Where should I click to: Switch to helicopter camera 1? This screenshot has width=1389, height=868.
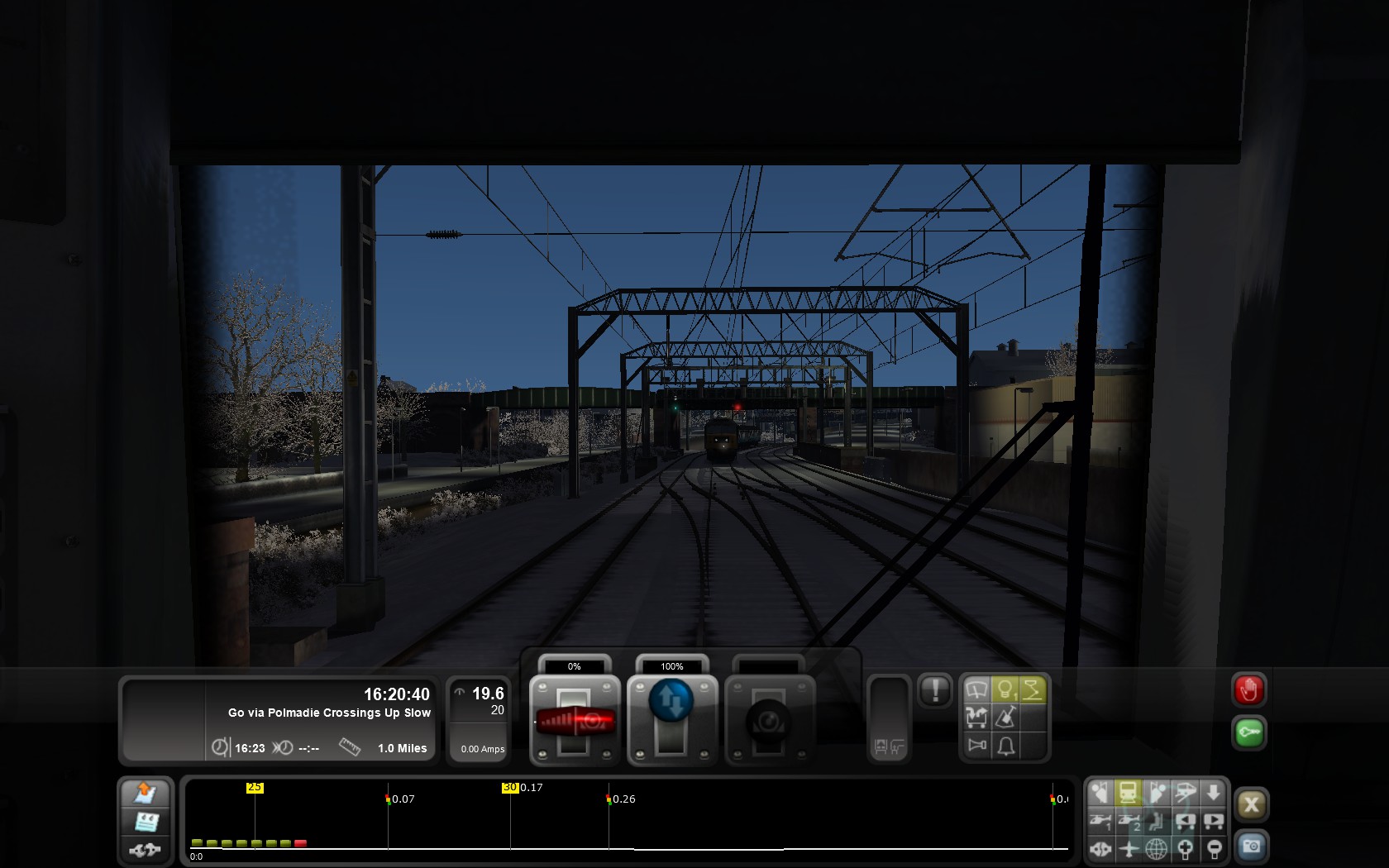click(1100, 821)
